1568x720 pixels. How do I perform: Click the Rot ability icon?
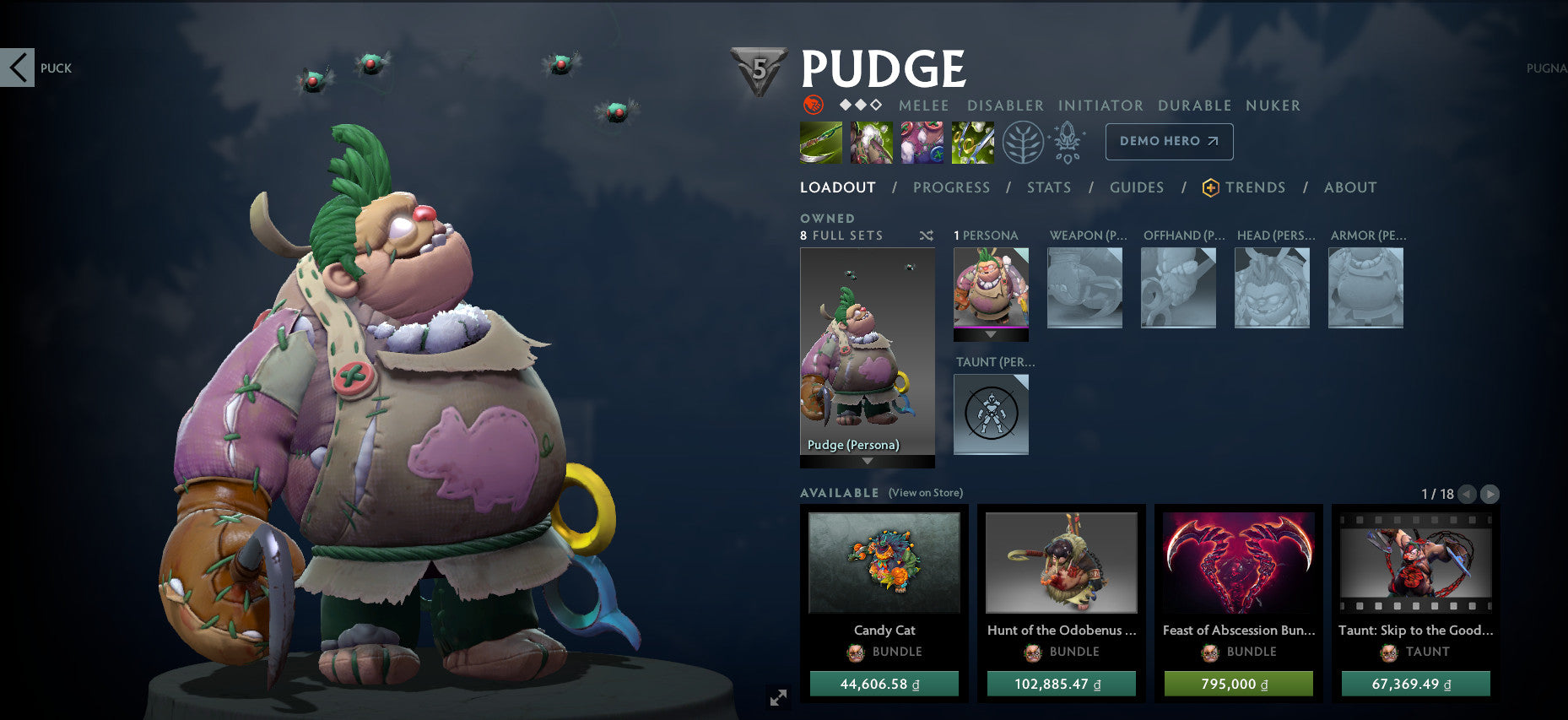(871, 142)
